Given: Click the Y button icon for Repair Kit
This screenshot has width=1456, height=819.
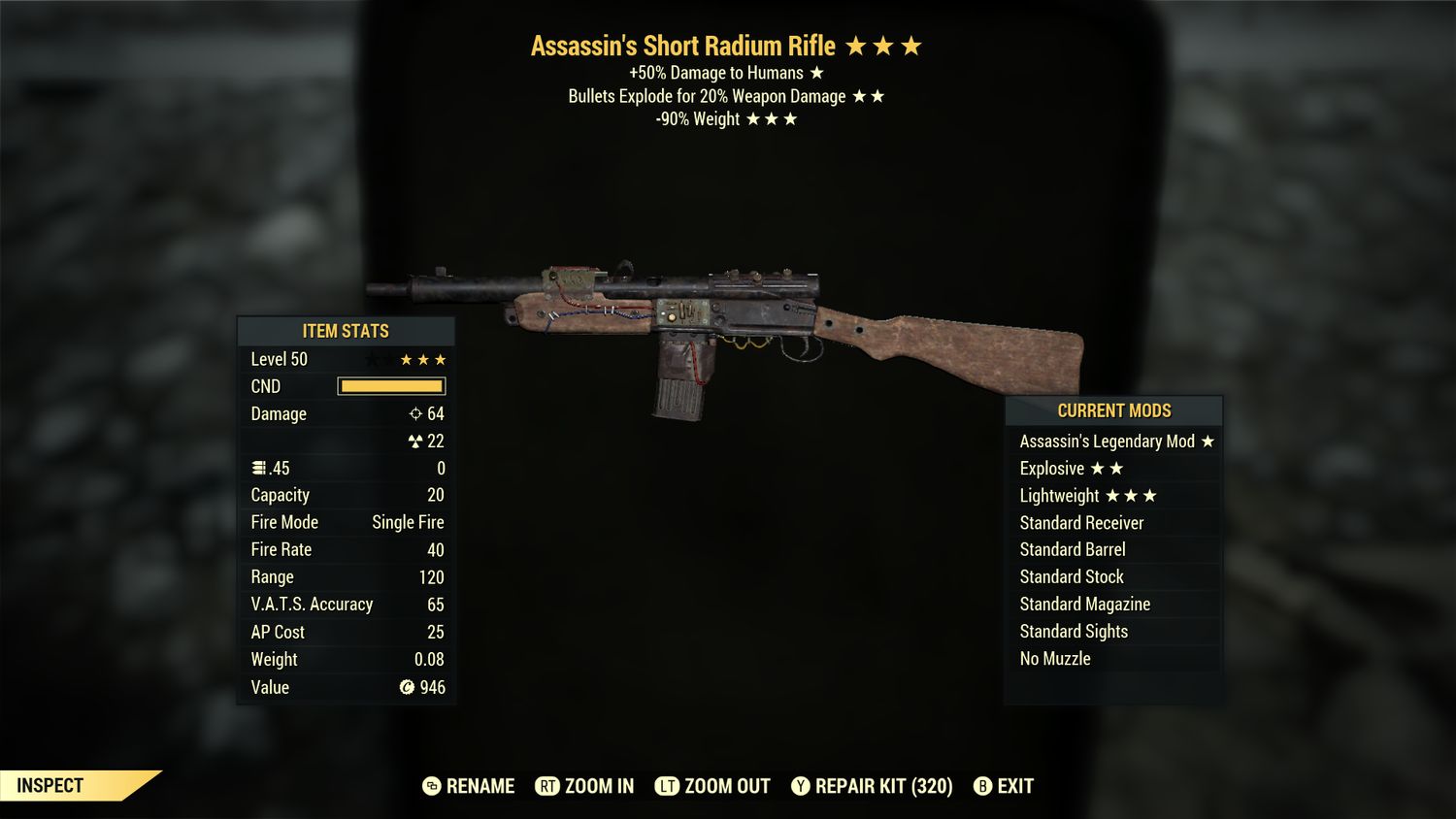Looking at the screenshot, I should pyautogui.click(x=802, y=787).
